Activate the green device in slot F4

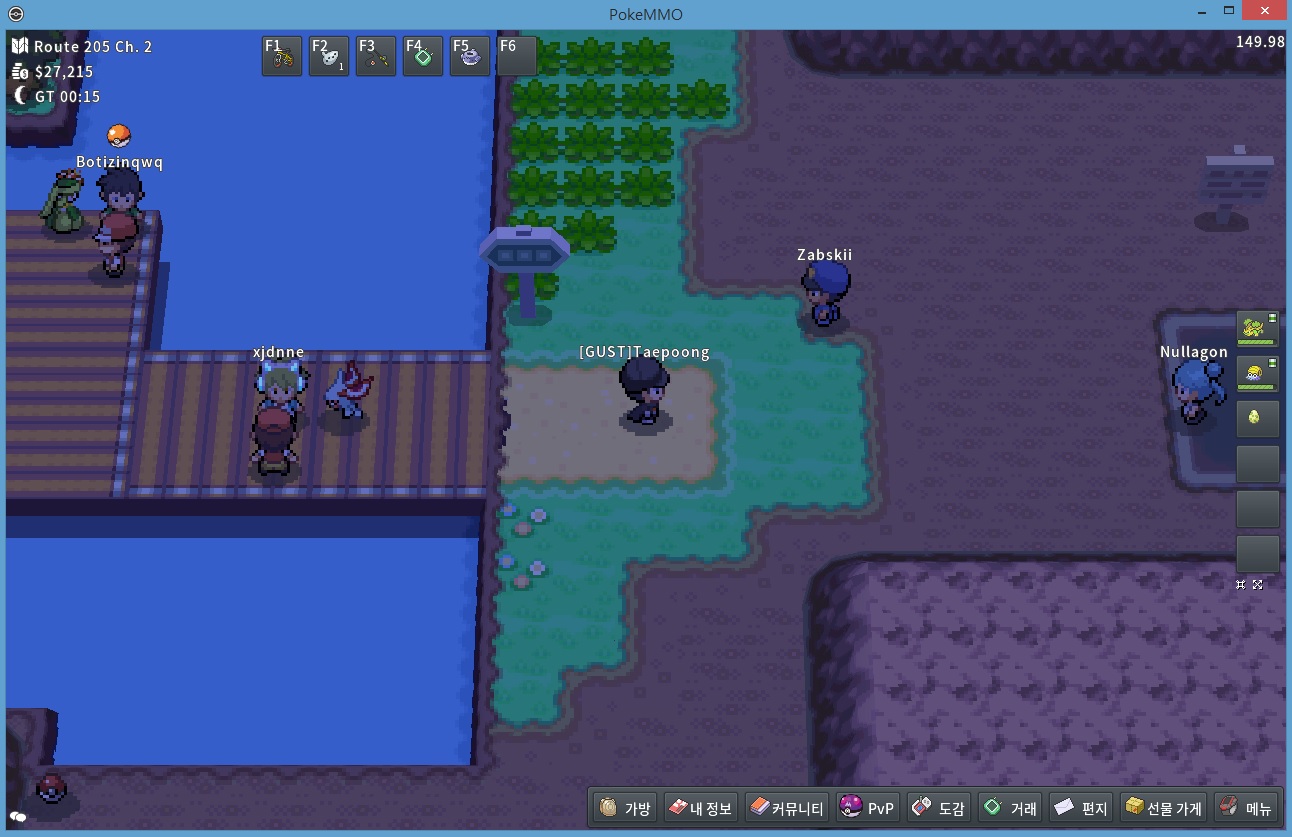point(423,57)
